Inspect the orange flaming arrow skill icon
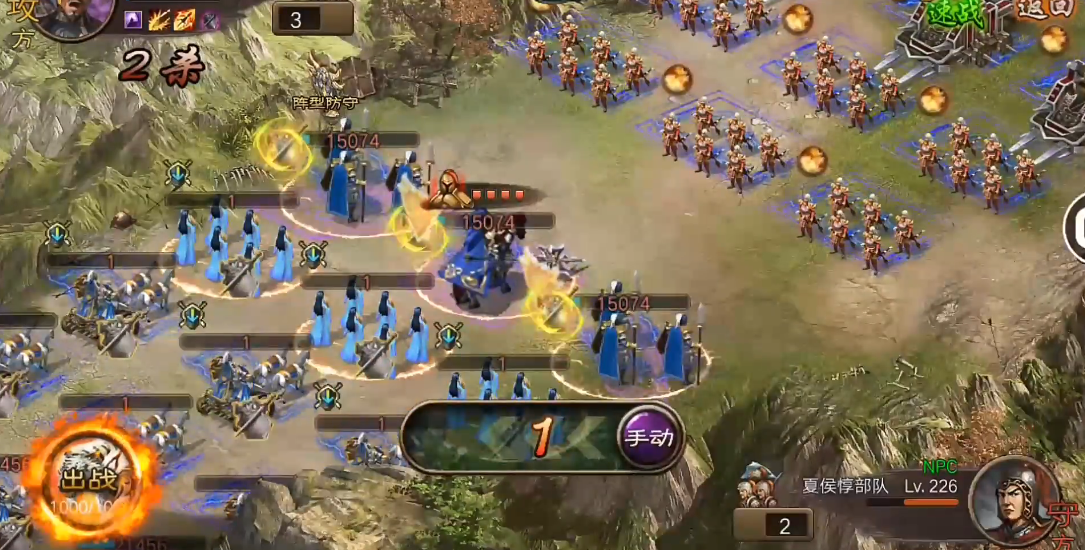1085x550 pixels. 184,19
